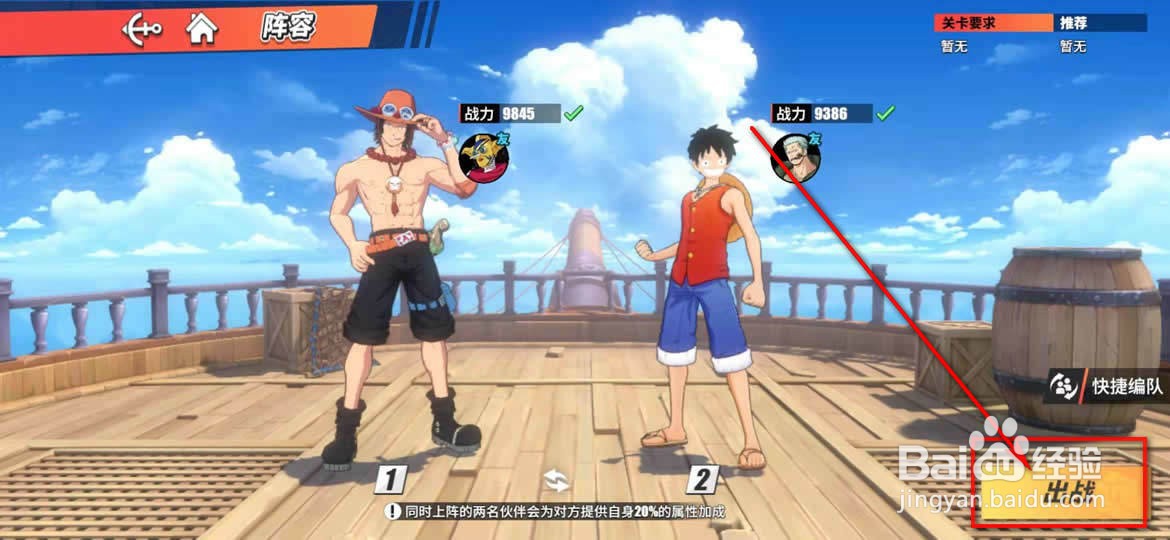This screenshot has height=540, width=1170.
Task: Choose slot 1 marker under Ace
Action: pyautogui.click(x=390, y=480)
